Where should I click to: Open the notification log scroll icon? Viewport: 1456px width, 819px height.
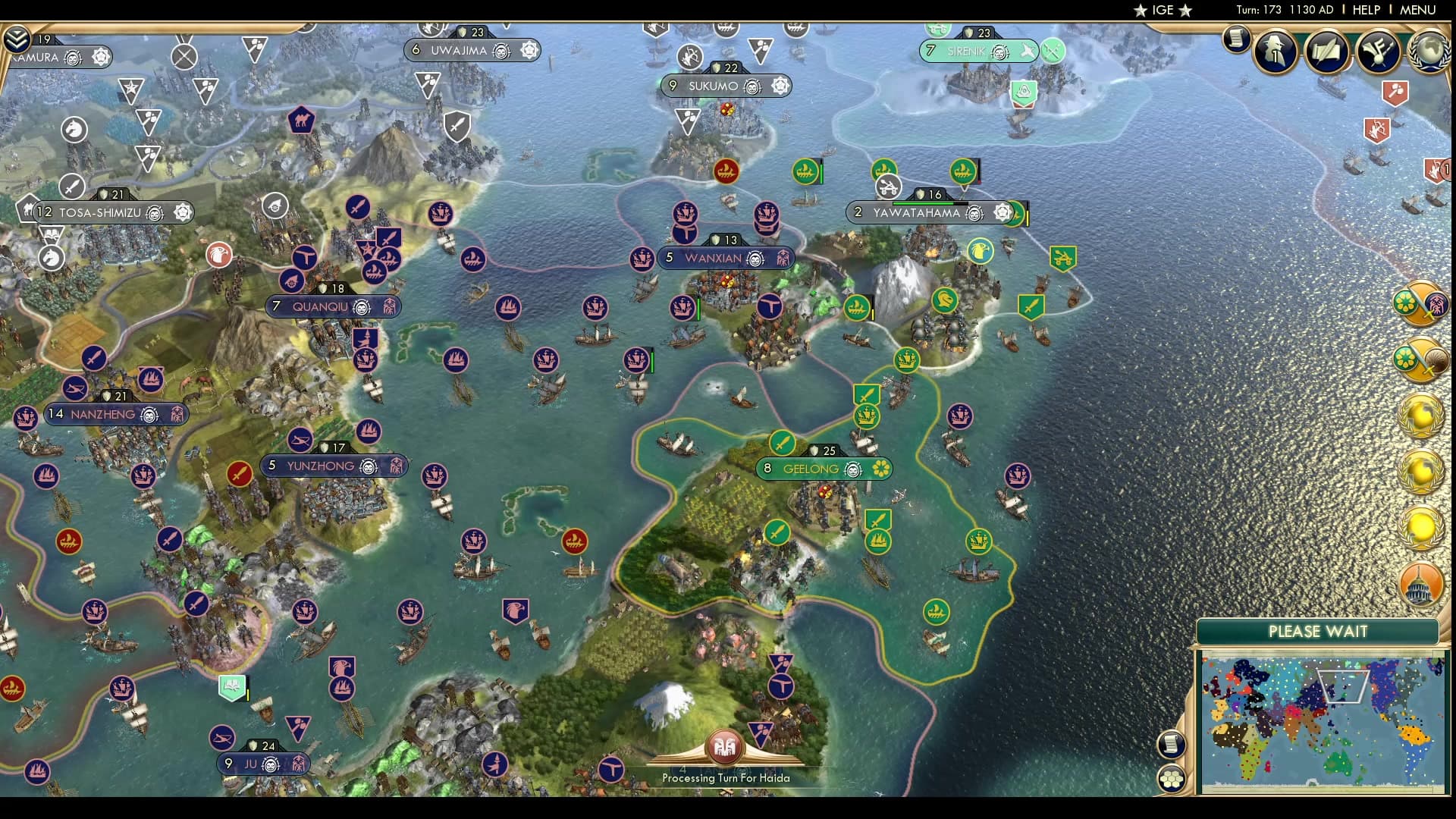(x=1235, y=39)
